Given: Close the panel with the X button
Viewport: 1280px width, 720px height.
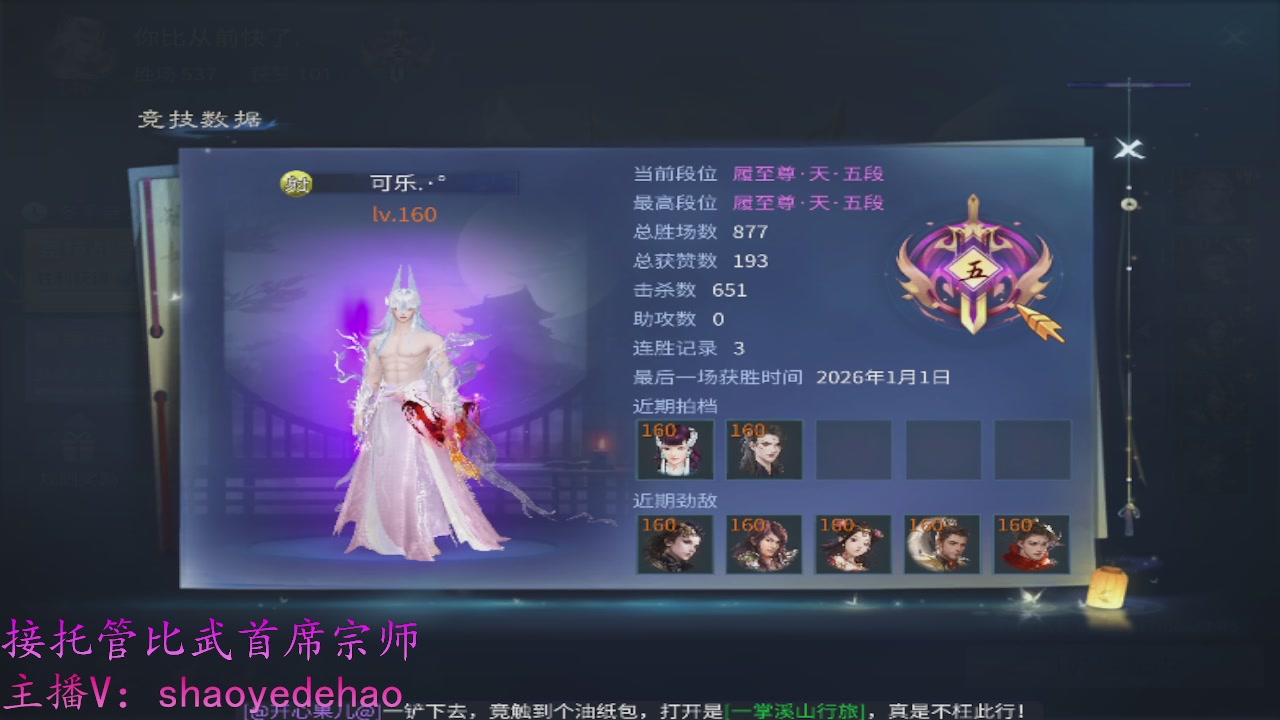Looking at the screenshot, I should tap(1128, 150).
